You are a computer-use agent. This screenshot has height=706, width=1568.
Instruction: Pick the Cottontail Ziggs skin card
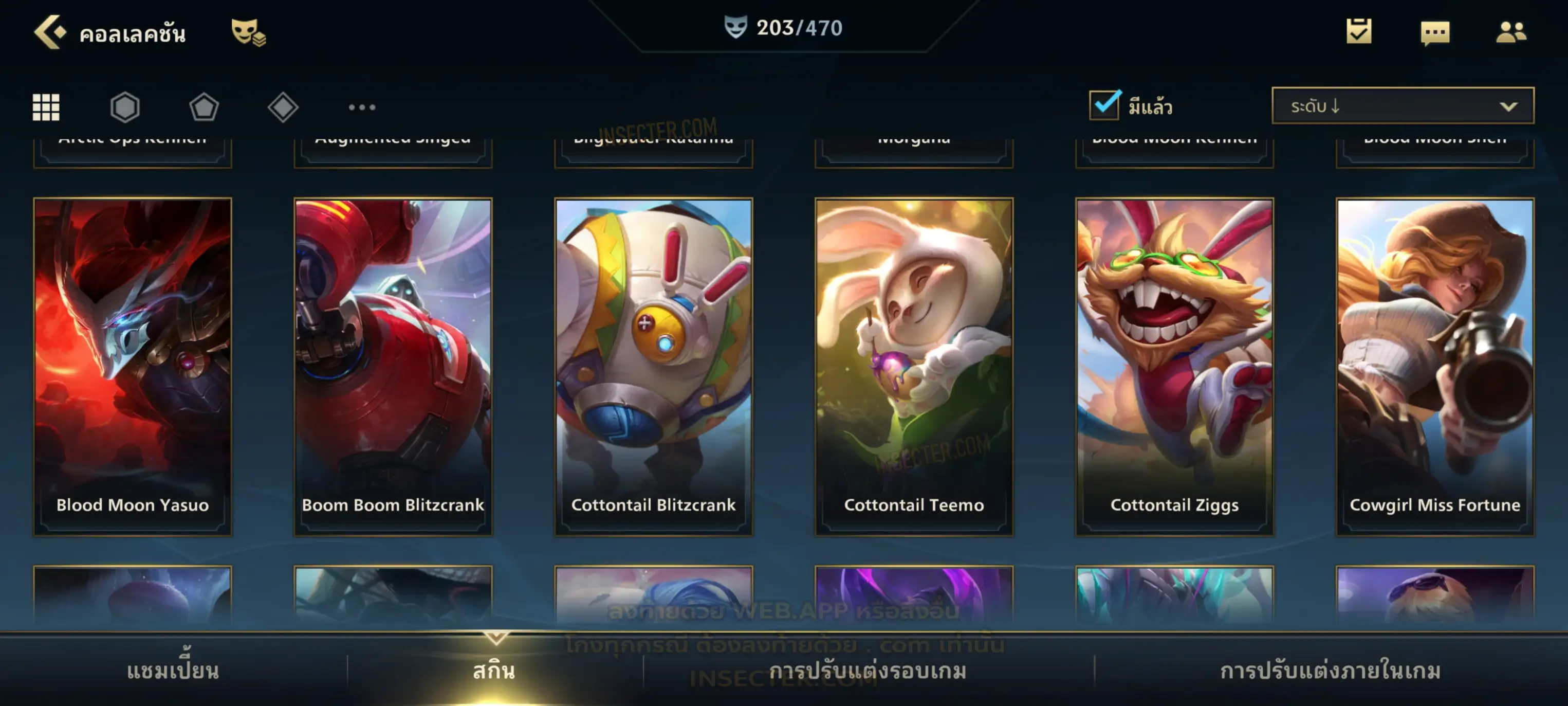coord(1175,367)
